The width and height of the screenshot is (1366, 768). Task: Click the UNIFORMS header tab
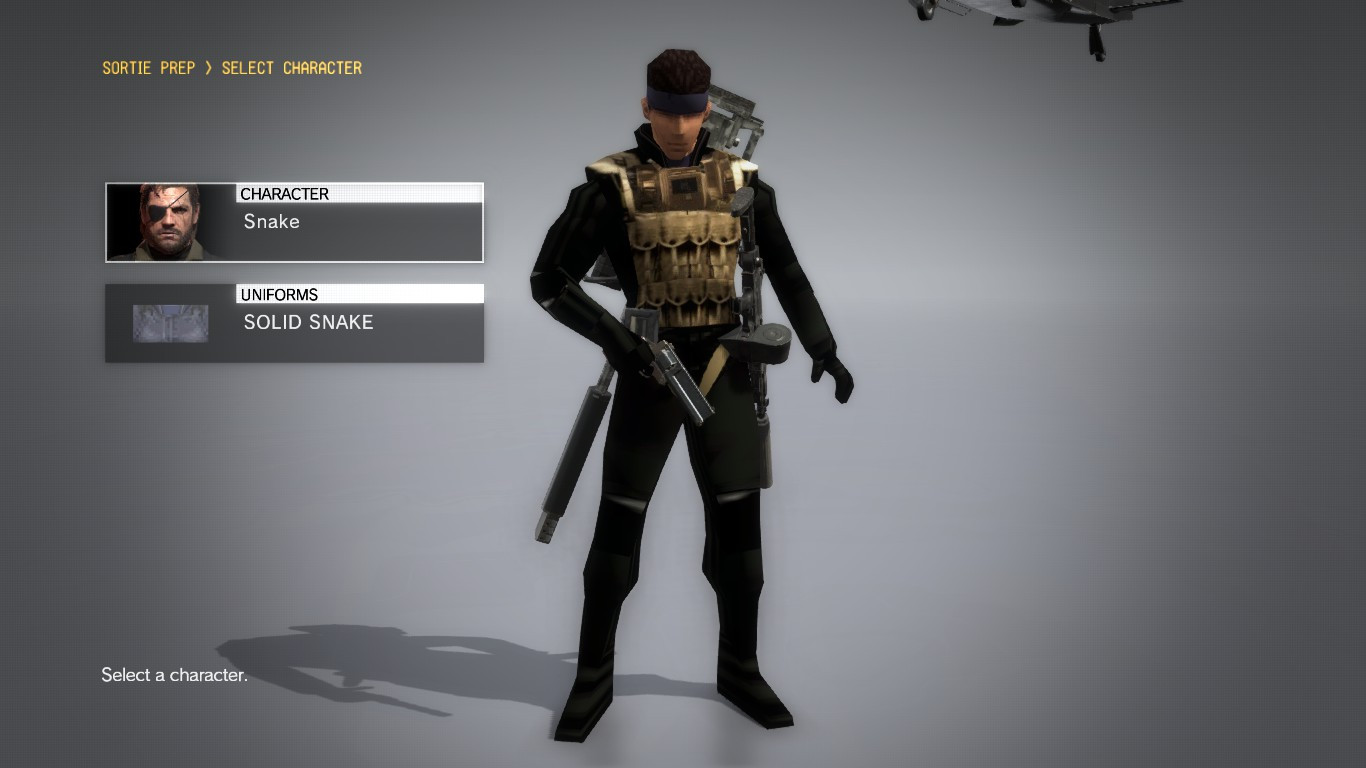[359, 294]
